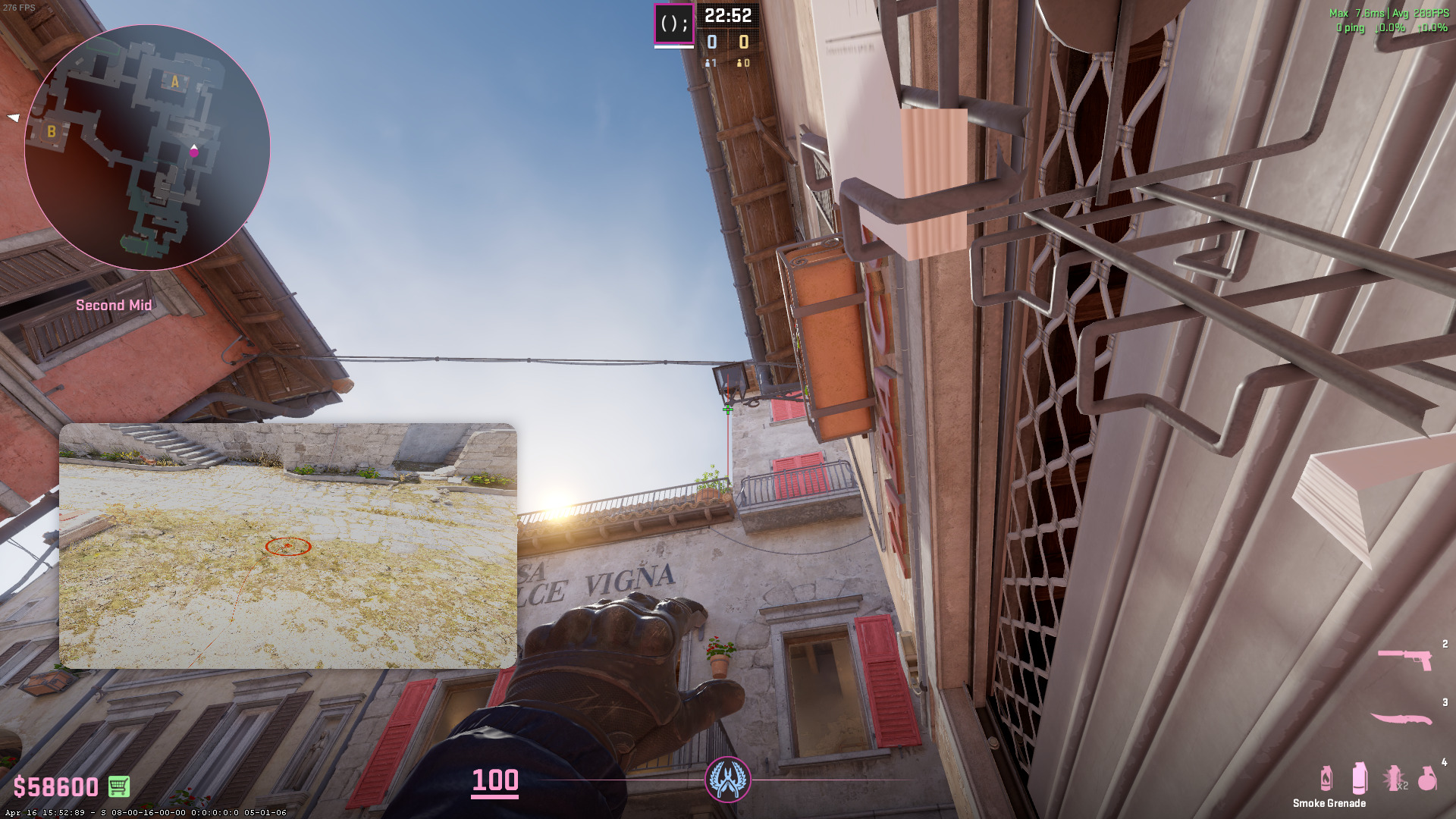Viewport: 1456px width, 819px height.
Task: Switch to the knife slot
Action: tap(1401, 718)
